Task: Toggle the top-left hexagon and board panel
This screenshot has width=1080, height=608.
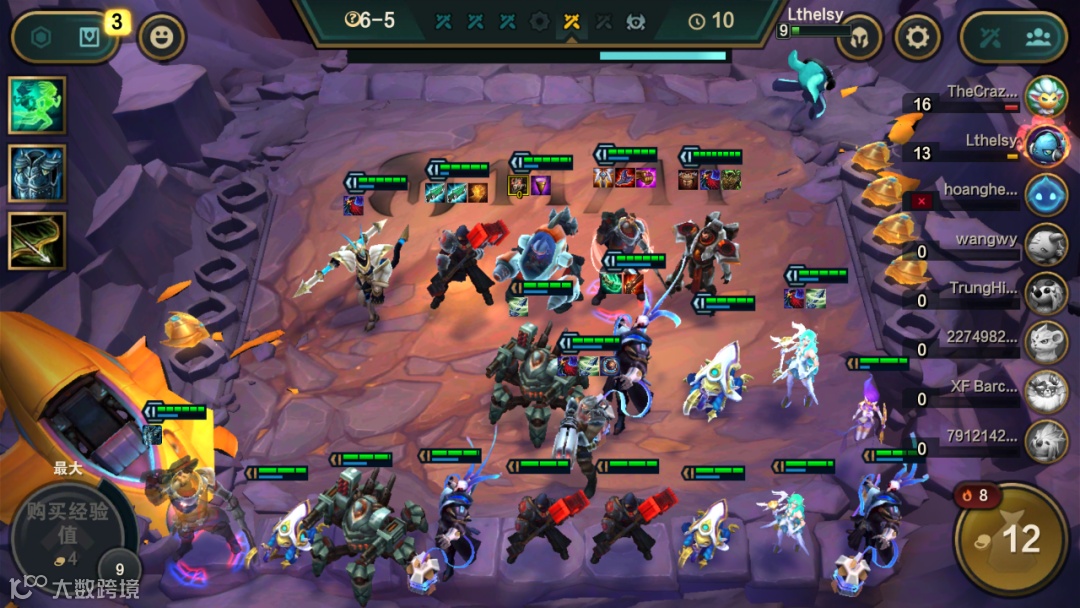Action: [x=64, y=38]
